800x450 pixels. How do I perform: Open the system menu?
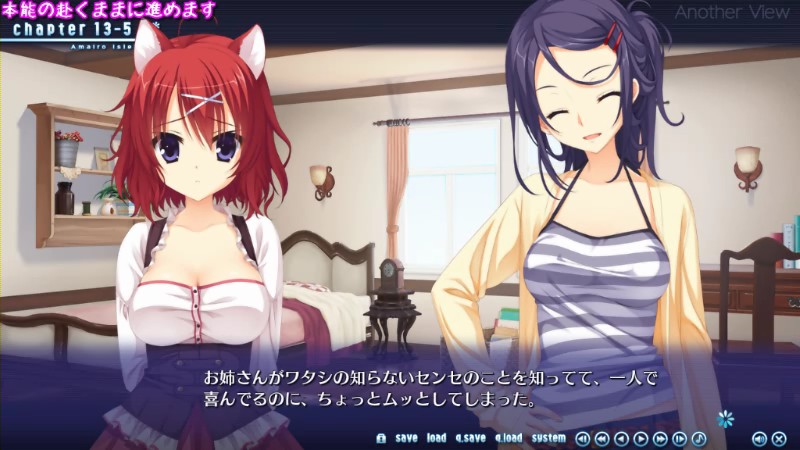pyautogui.click(x=548, y=438)
